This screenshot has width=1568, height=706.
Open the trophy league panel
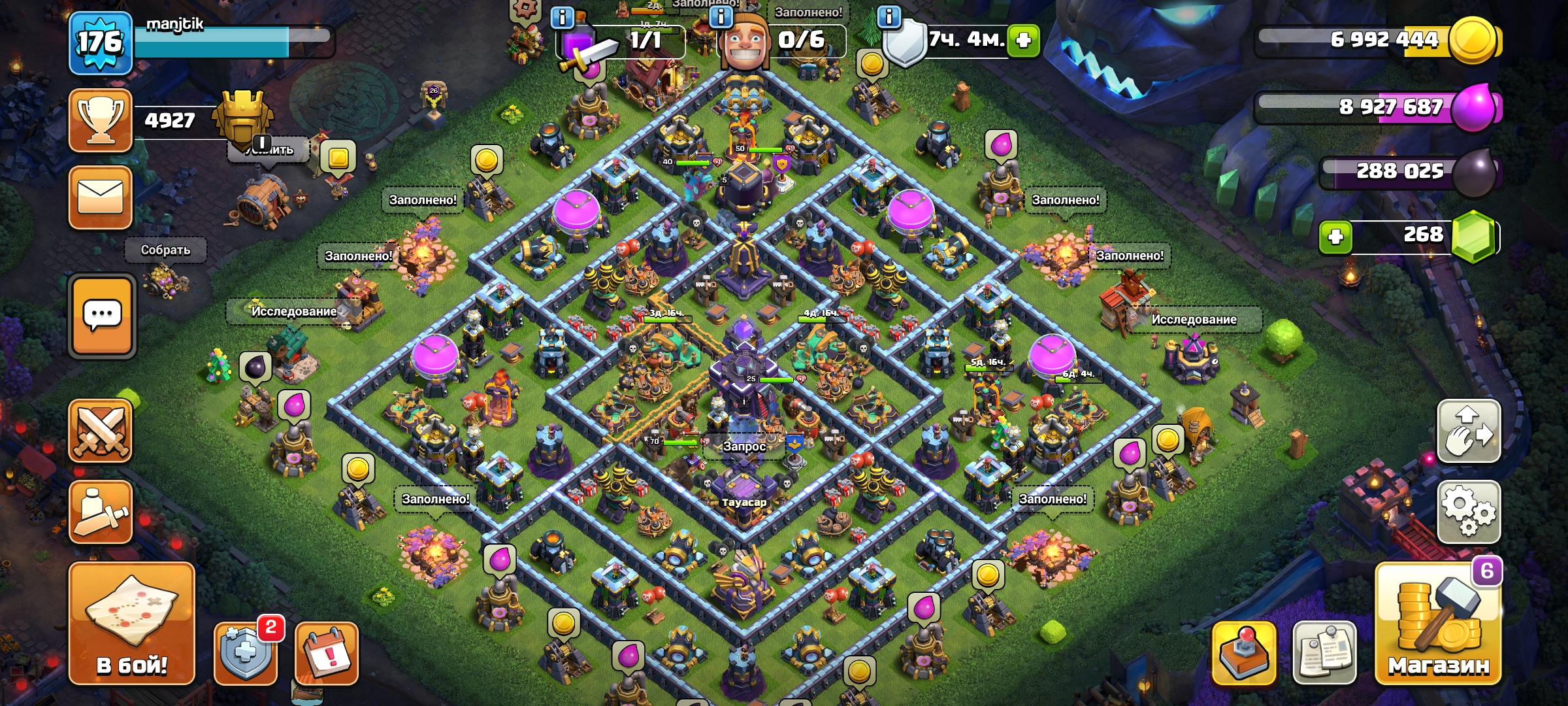coord(101,121)
